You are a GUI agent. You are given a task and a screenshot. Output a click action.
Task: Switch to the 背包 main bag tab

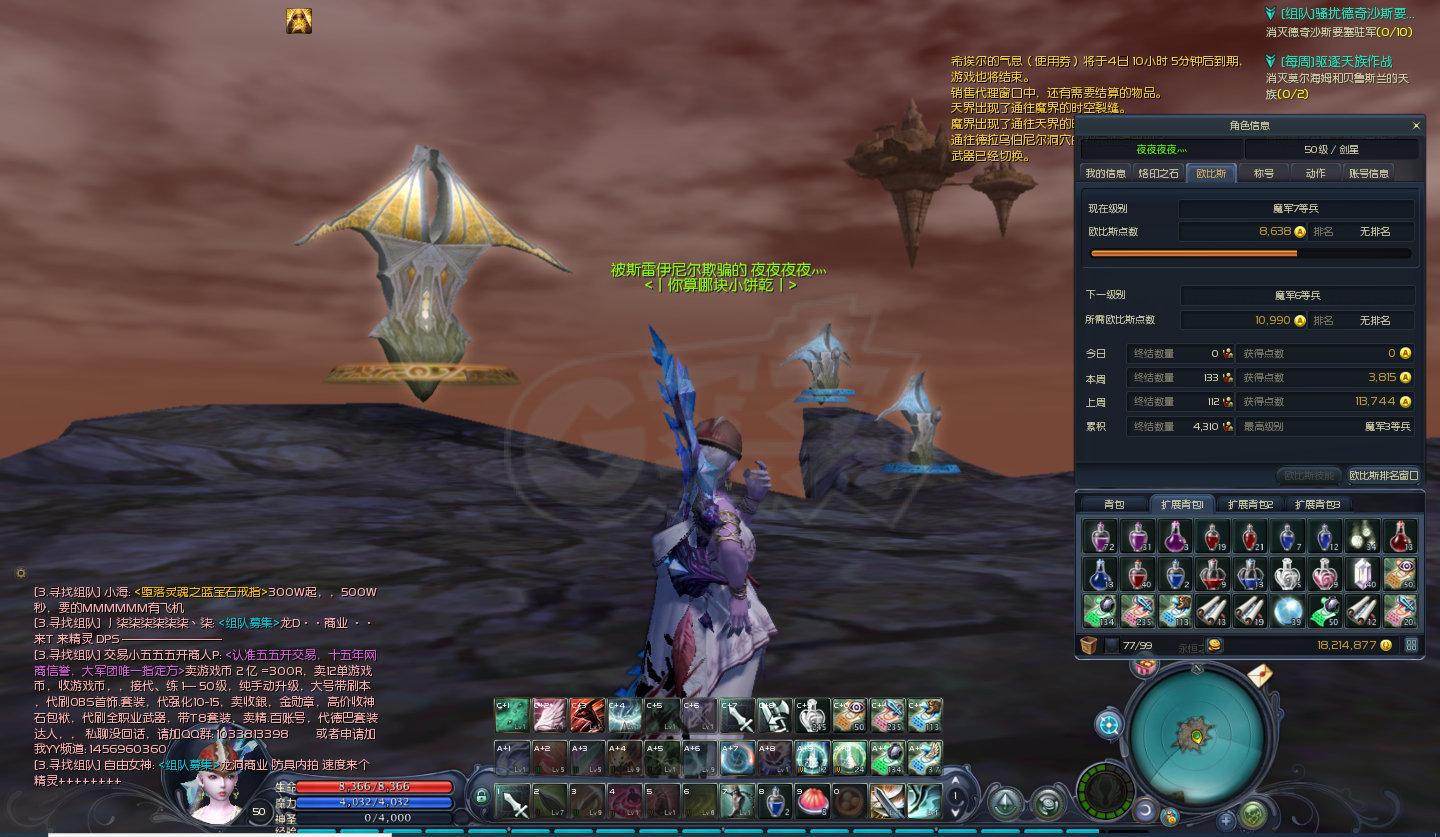1114,504
